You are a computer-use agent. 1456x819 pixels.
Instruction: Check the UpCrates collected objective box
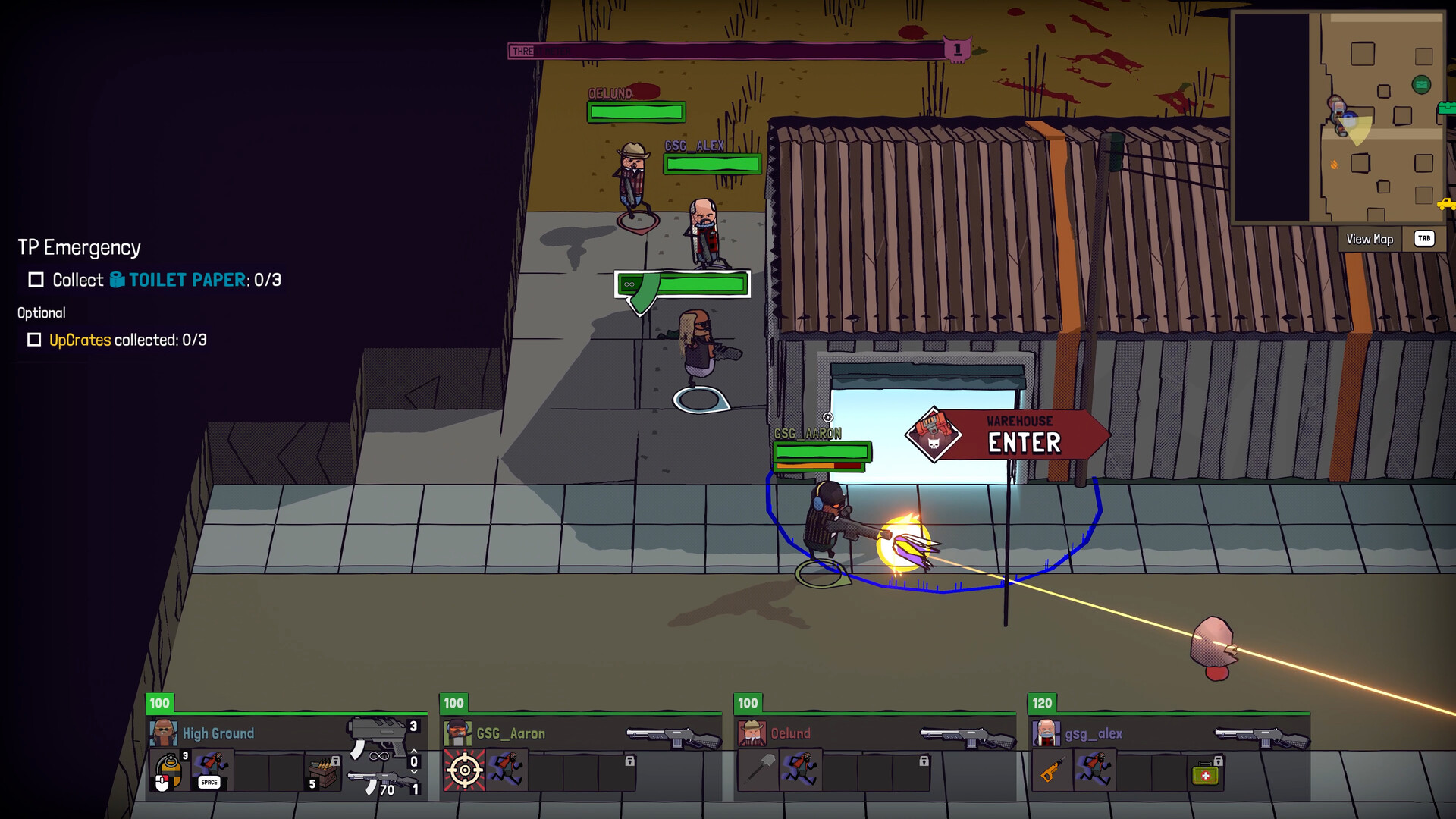pyautogui.click(x=33, y=340)
